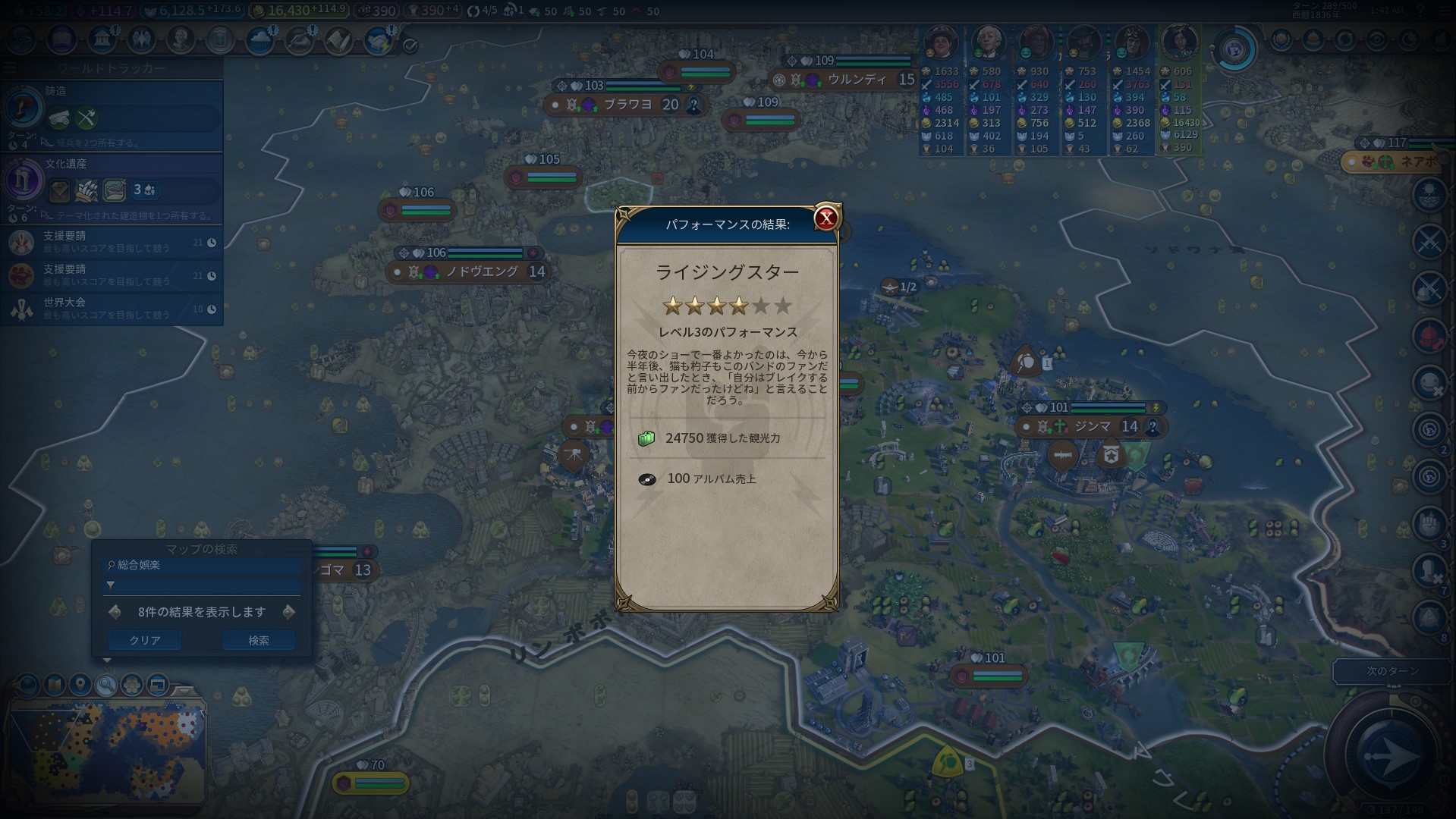1456x819 pixels.
Task: Clear the map search with クリア
Action: [144, 641]
